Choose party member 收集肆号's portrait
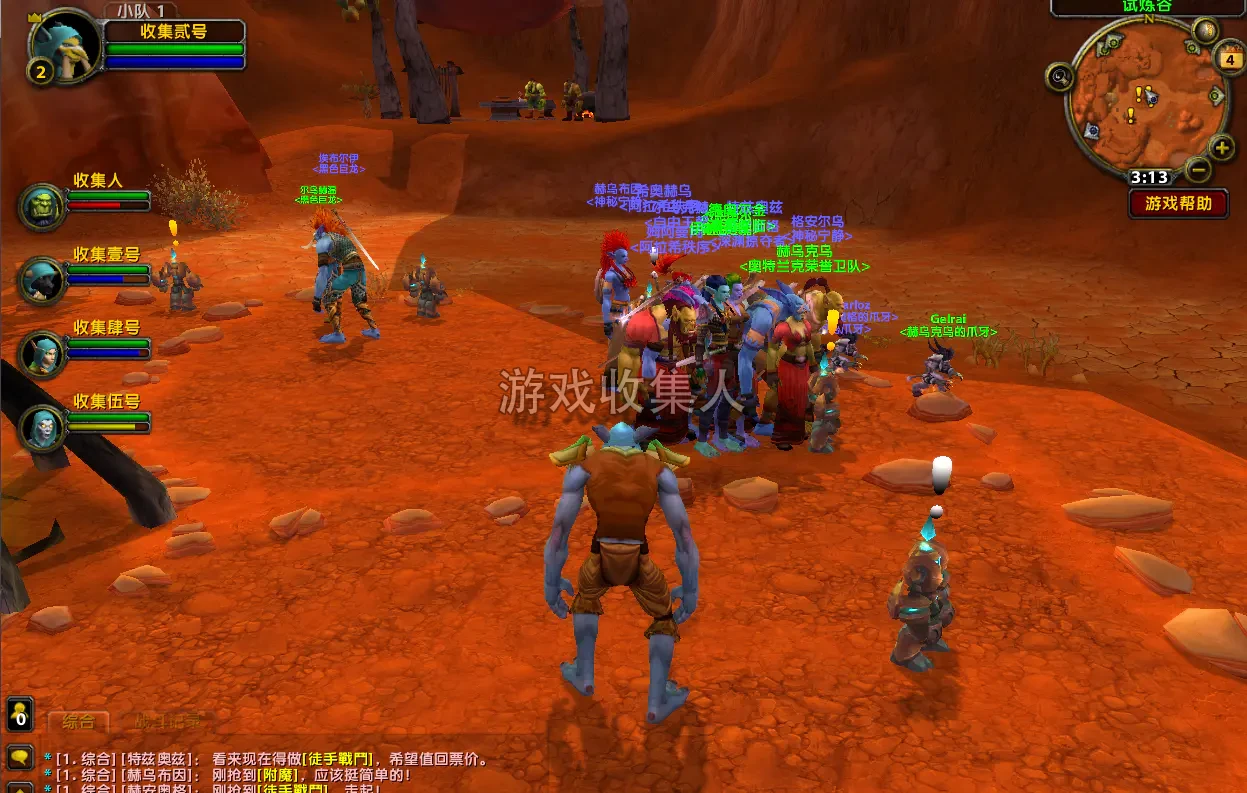 click(42, 355)
